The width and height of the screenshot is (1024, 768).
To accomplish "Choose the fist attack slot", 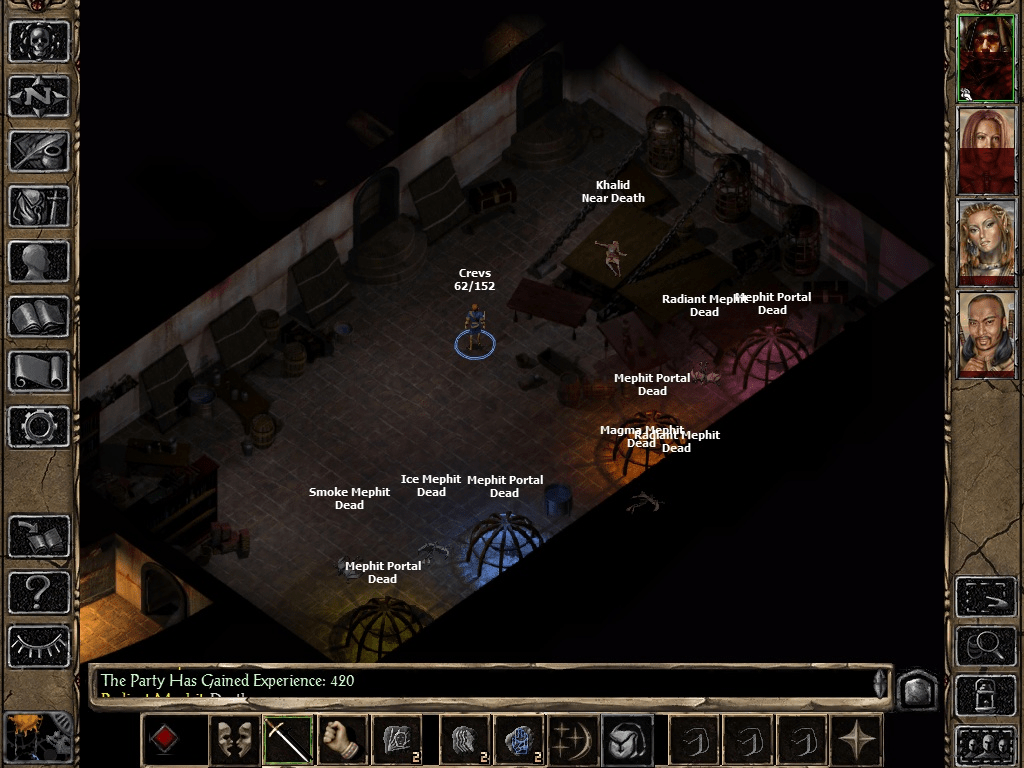I will [x=342, y=741].
